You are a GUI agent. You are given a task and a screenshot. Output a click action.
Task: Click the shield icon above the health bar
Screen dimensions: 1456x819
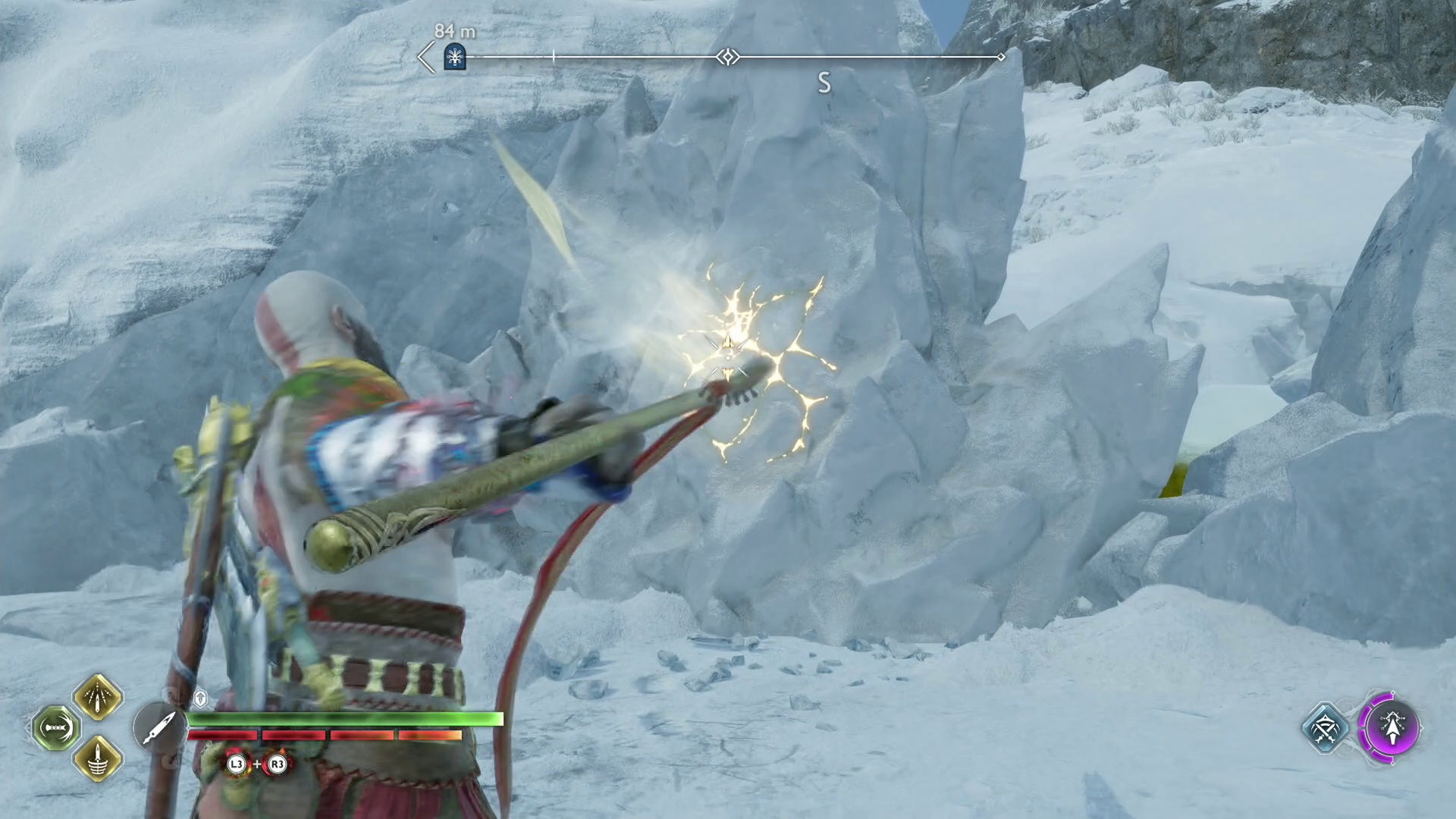point(200,698)
